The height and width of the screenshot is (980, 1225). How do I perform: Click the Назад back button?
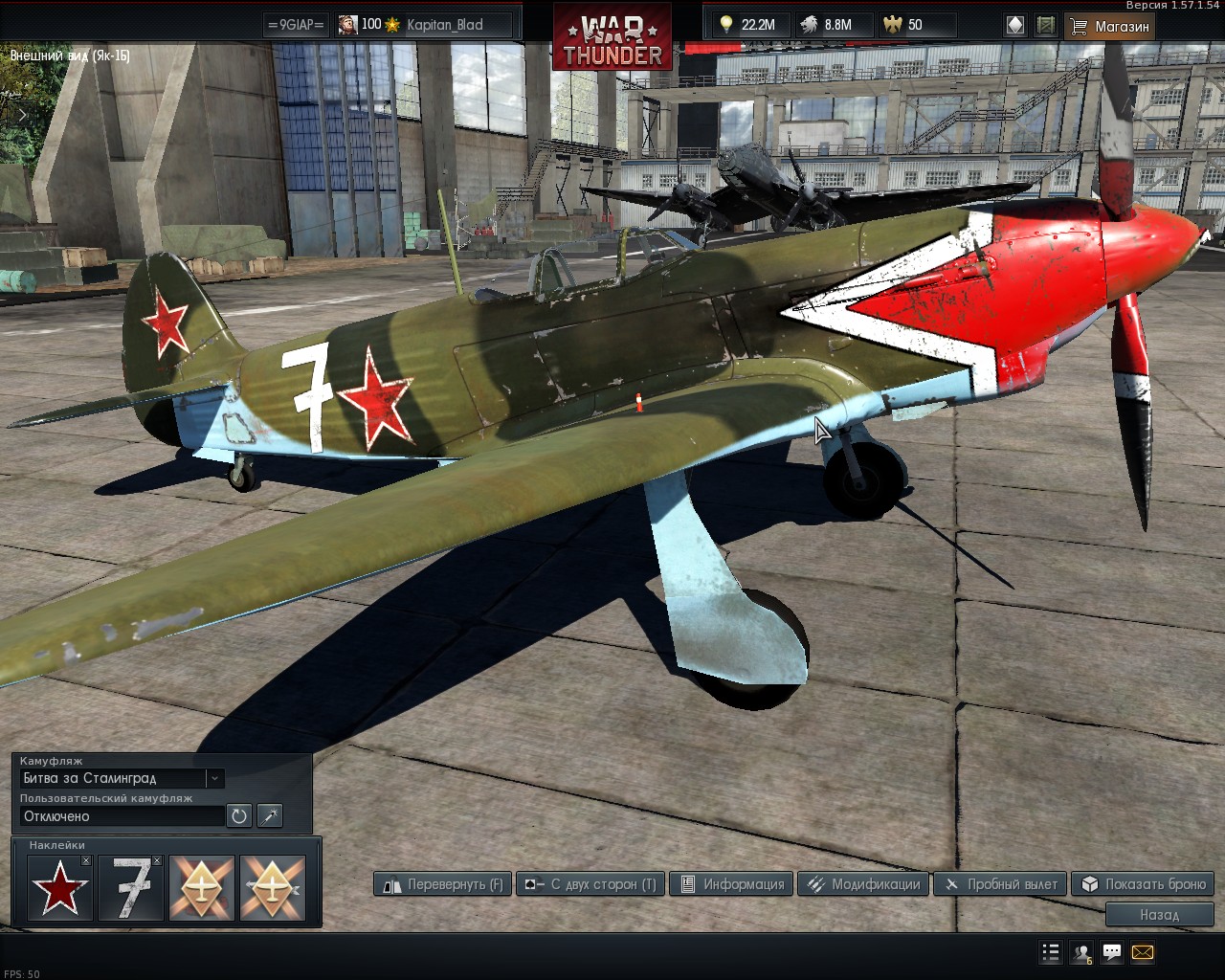point(1159,915)
